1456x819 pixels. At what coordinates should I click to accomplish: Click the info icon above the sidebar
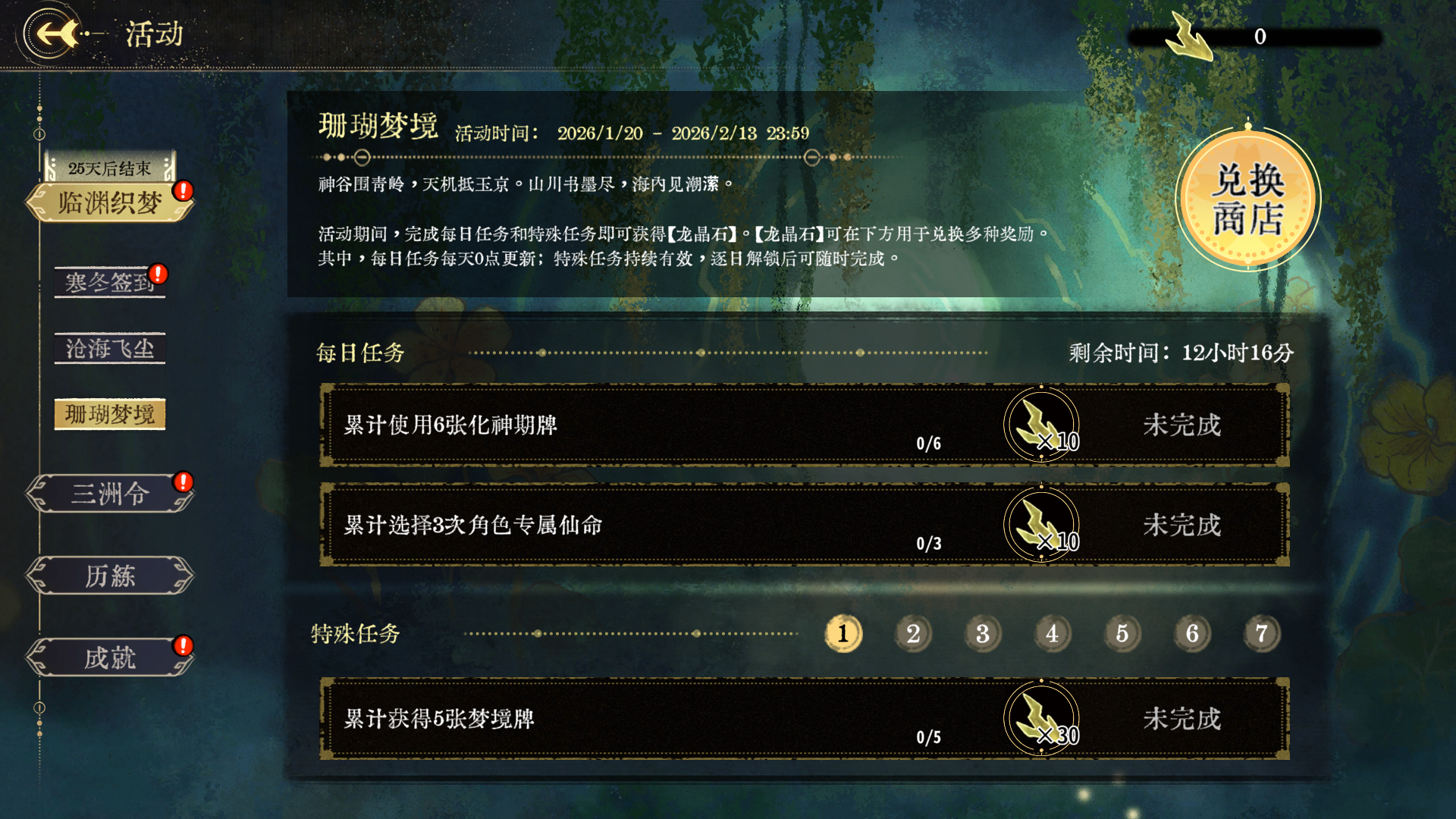(x=38, y=133)
